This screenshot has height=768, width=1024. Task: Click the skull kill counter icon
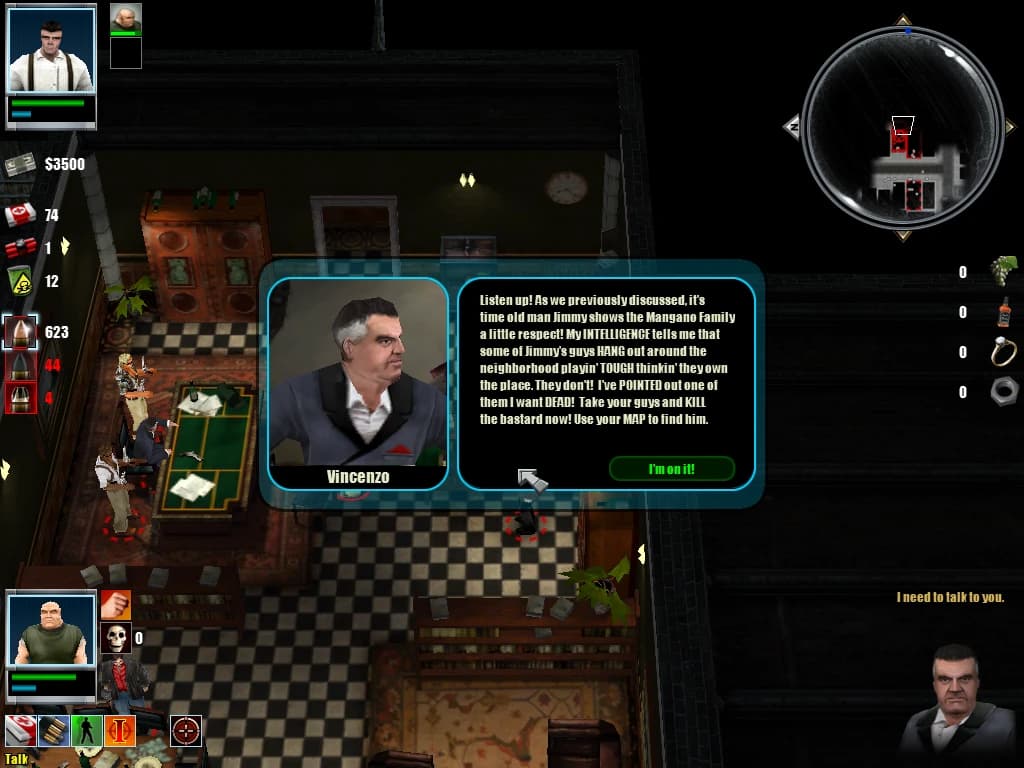(115, 637)
